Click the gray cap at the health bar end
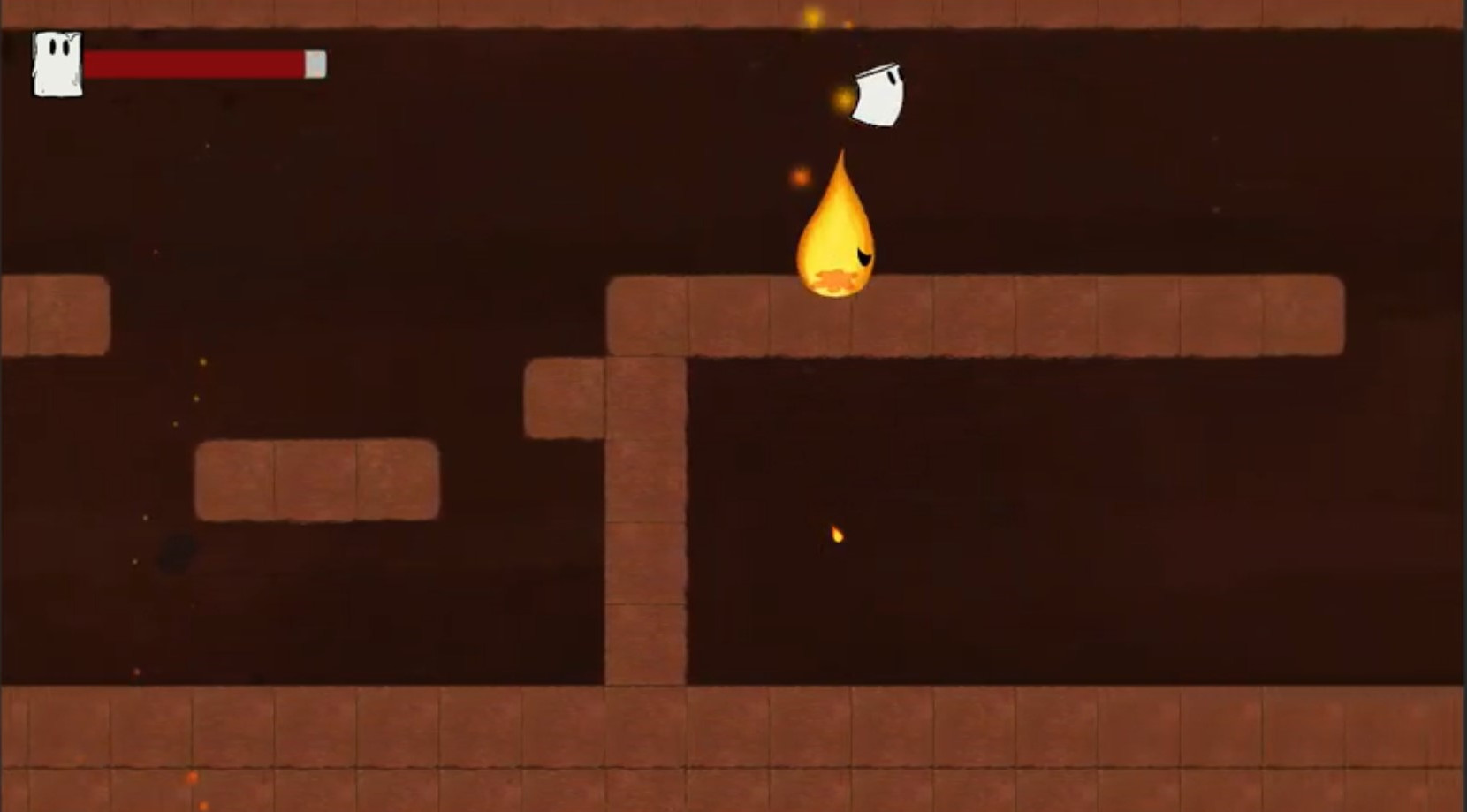 315,62
